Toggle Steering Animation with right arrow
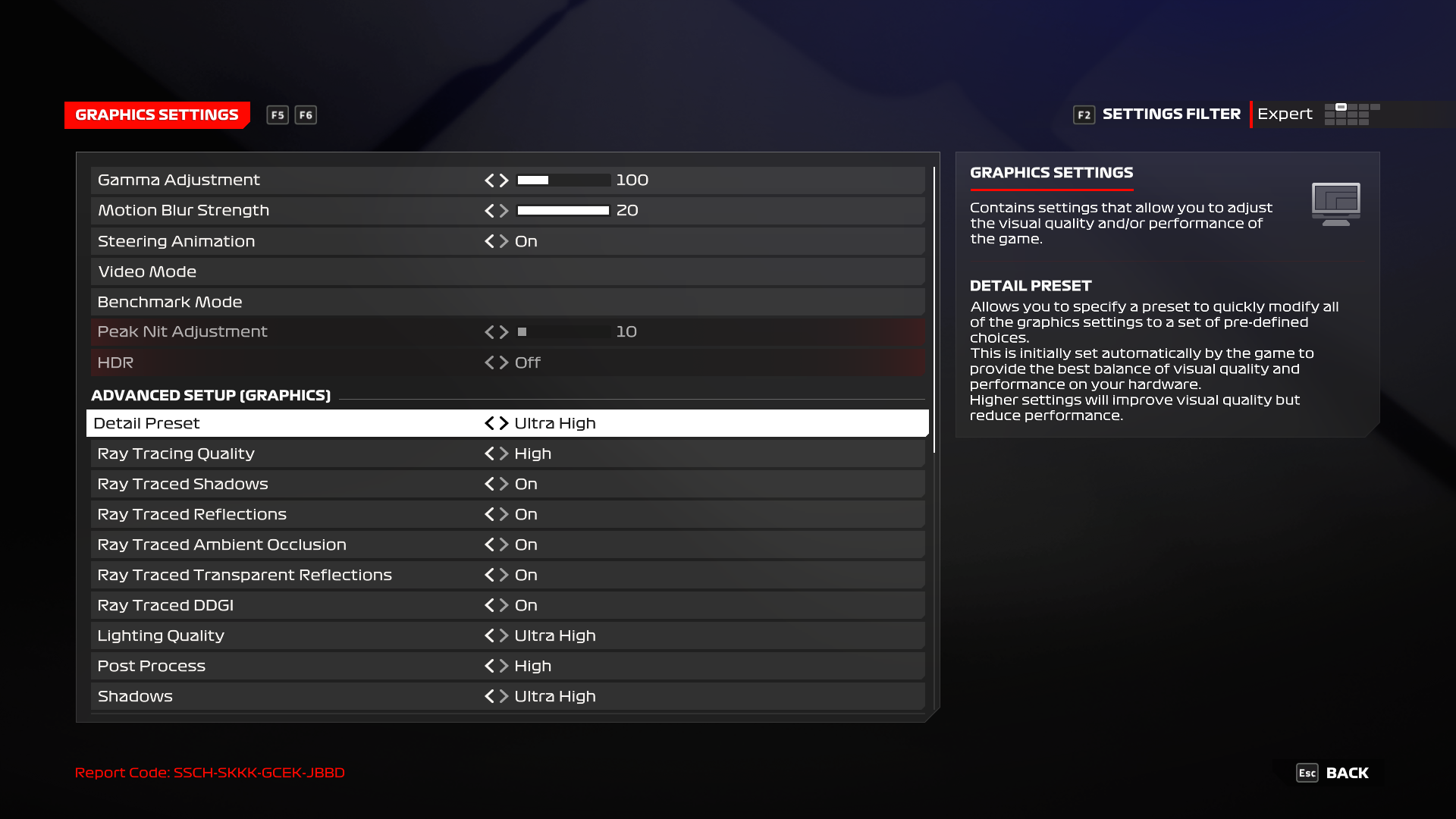Viewport: 1456px width, 819px height. [x=504, y=241]
